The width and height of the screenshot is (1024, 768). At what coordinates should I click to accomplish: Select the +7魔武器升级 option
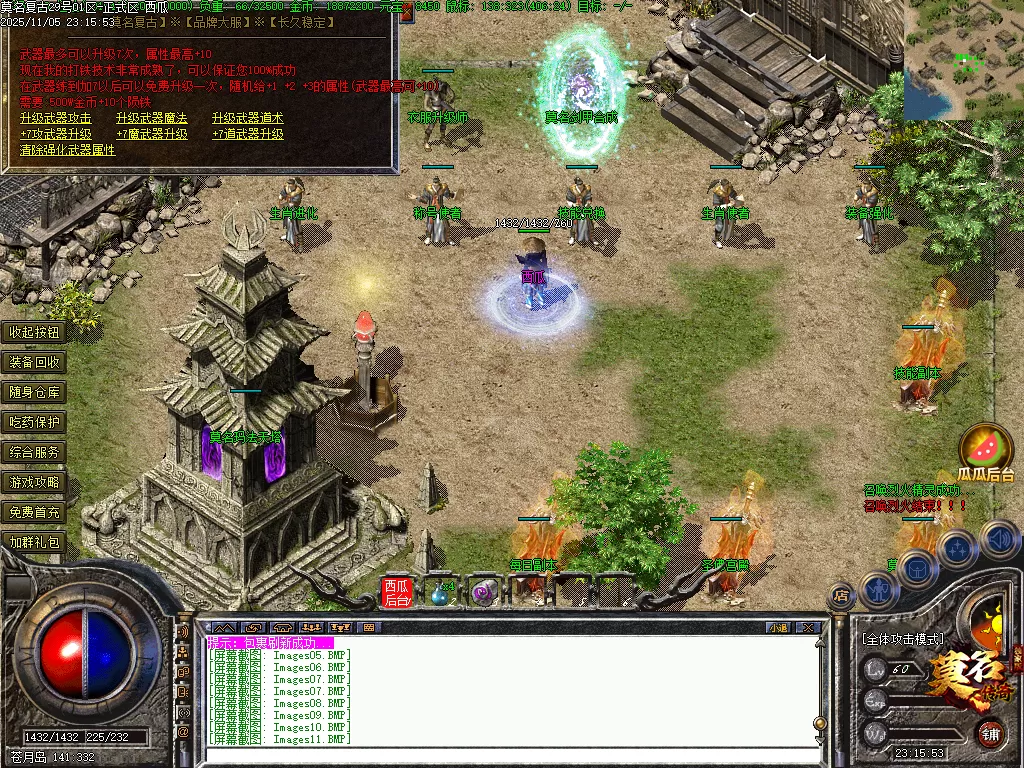click(151, 134)
